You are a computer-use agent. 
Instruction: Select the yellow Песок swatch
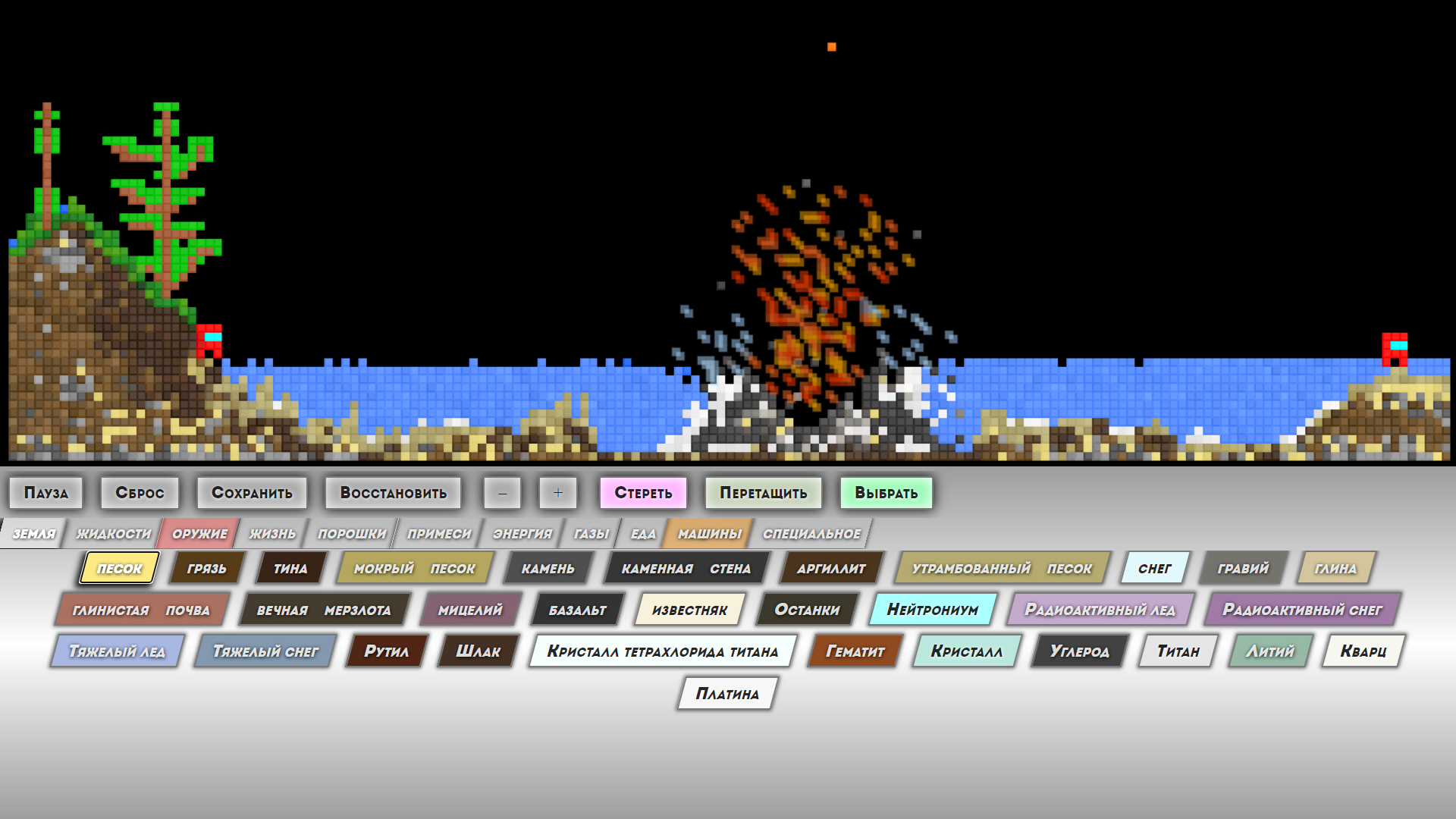[x=118, y=567]
